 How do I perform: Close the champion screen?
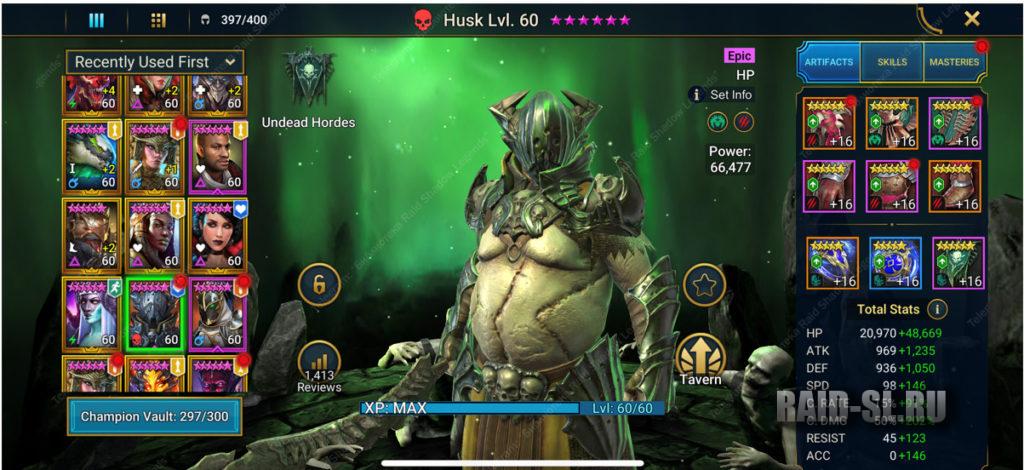coord(971,19)
